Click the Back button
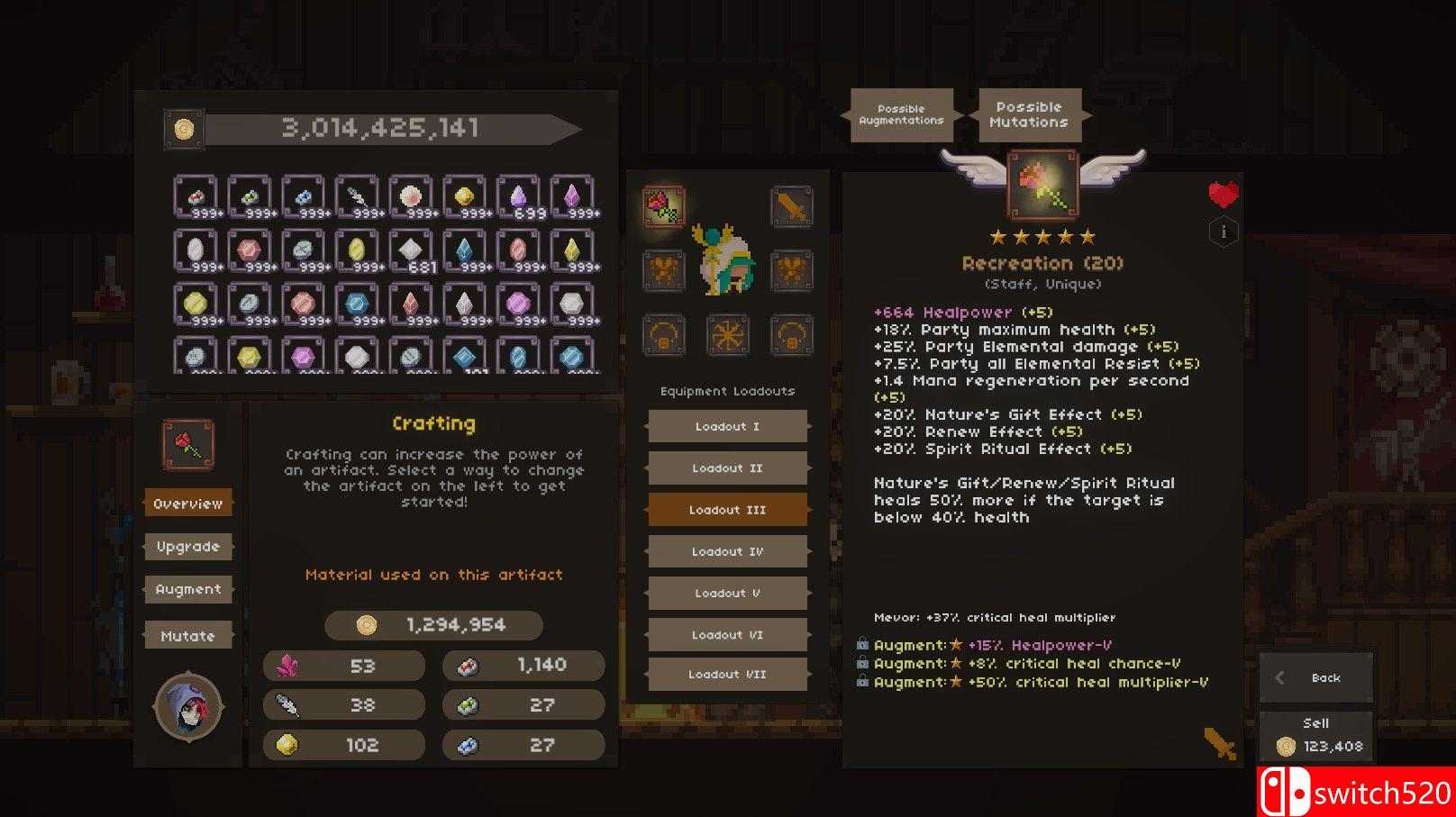1456x817 pixels. 1316,677
